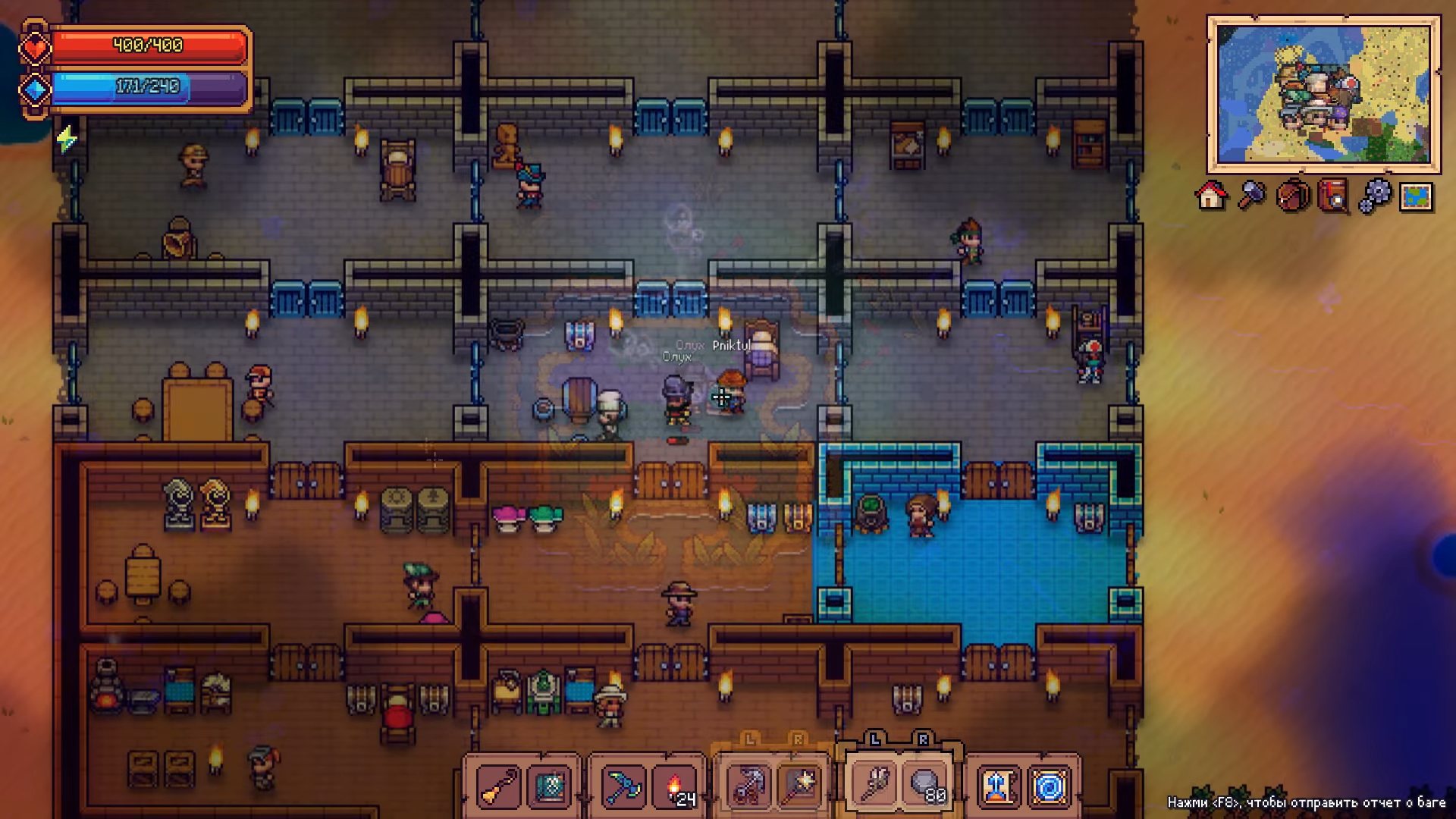
Task: Select the broom hotbar slot
Action: click(x=500, y=787)
